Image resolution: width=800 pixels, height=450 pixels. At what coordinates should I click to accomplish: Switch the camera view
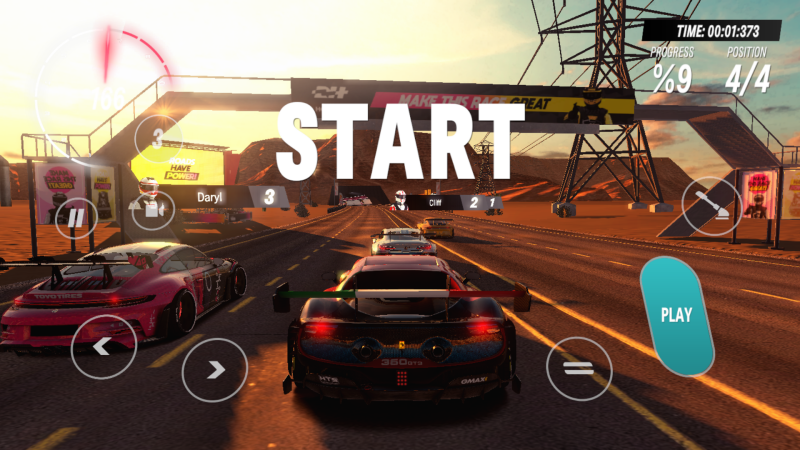tap(153, 210)
